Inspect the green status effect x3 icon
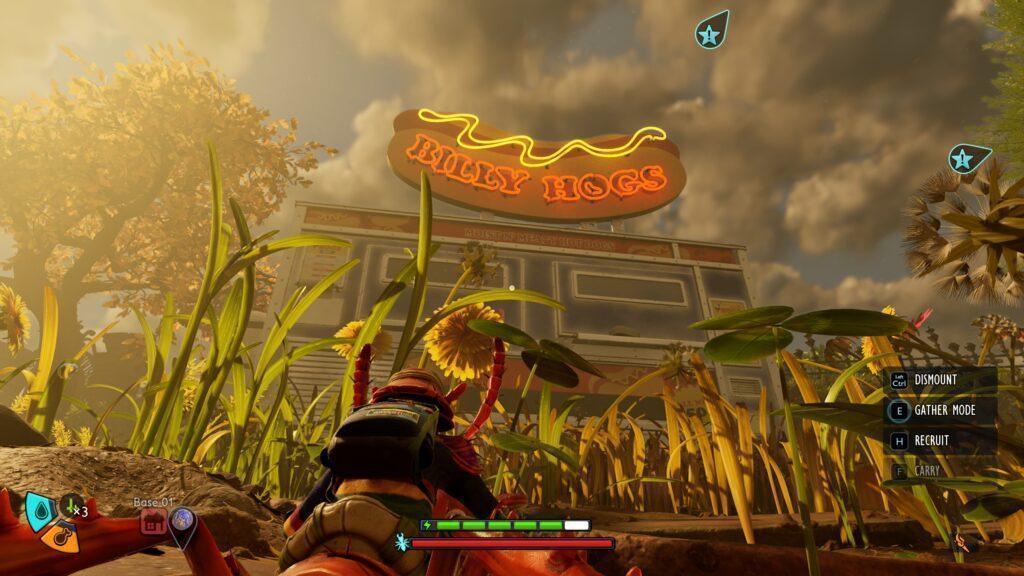 point(71,506)
